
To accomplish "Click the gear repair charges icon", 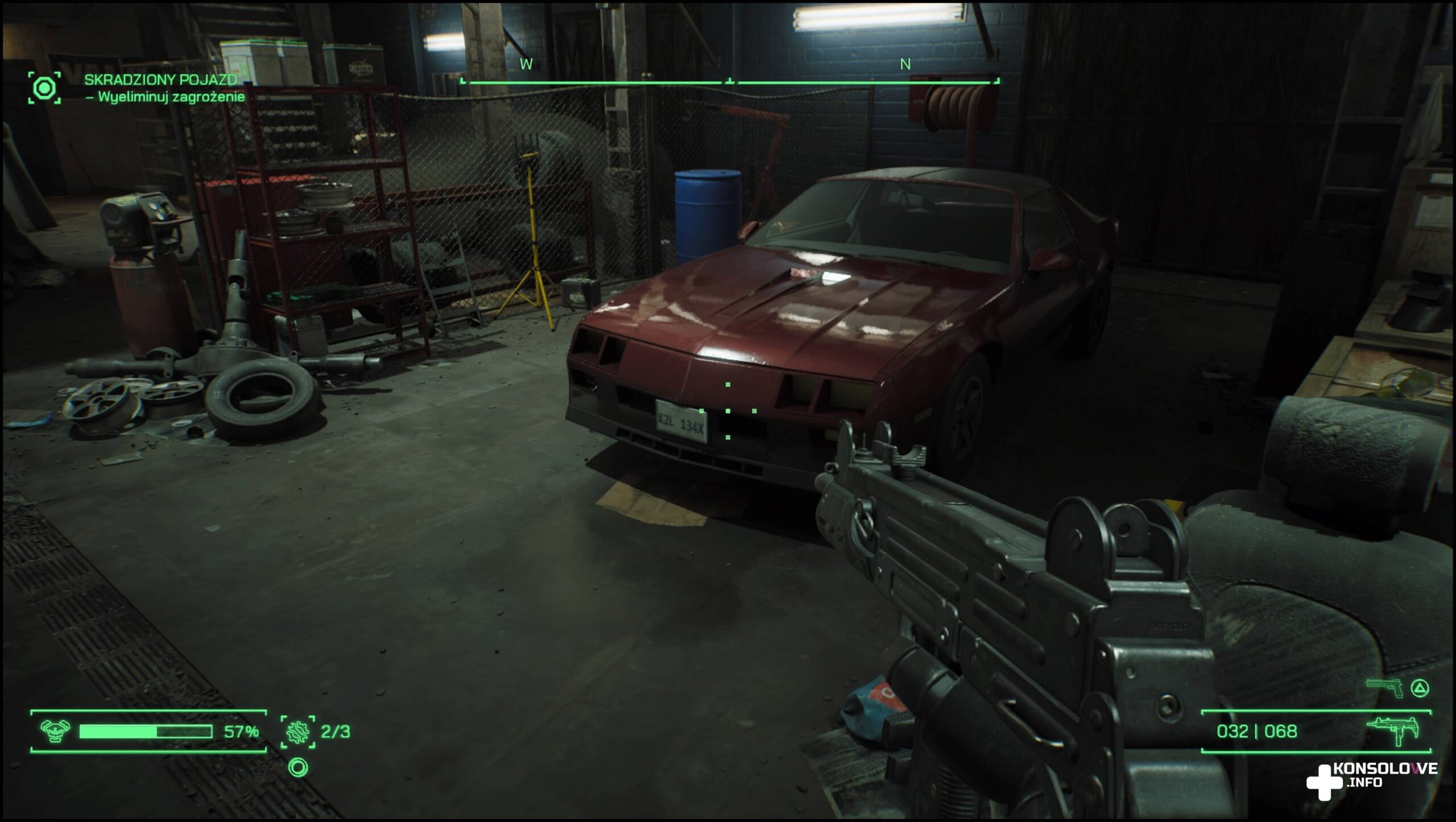I will (x=297, y=732).
